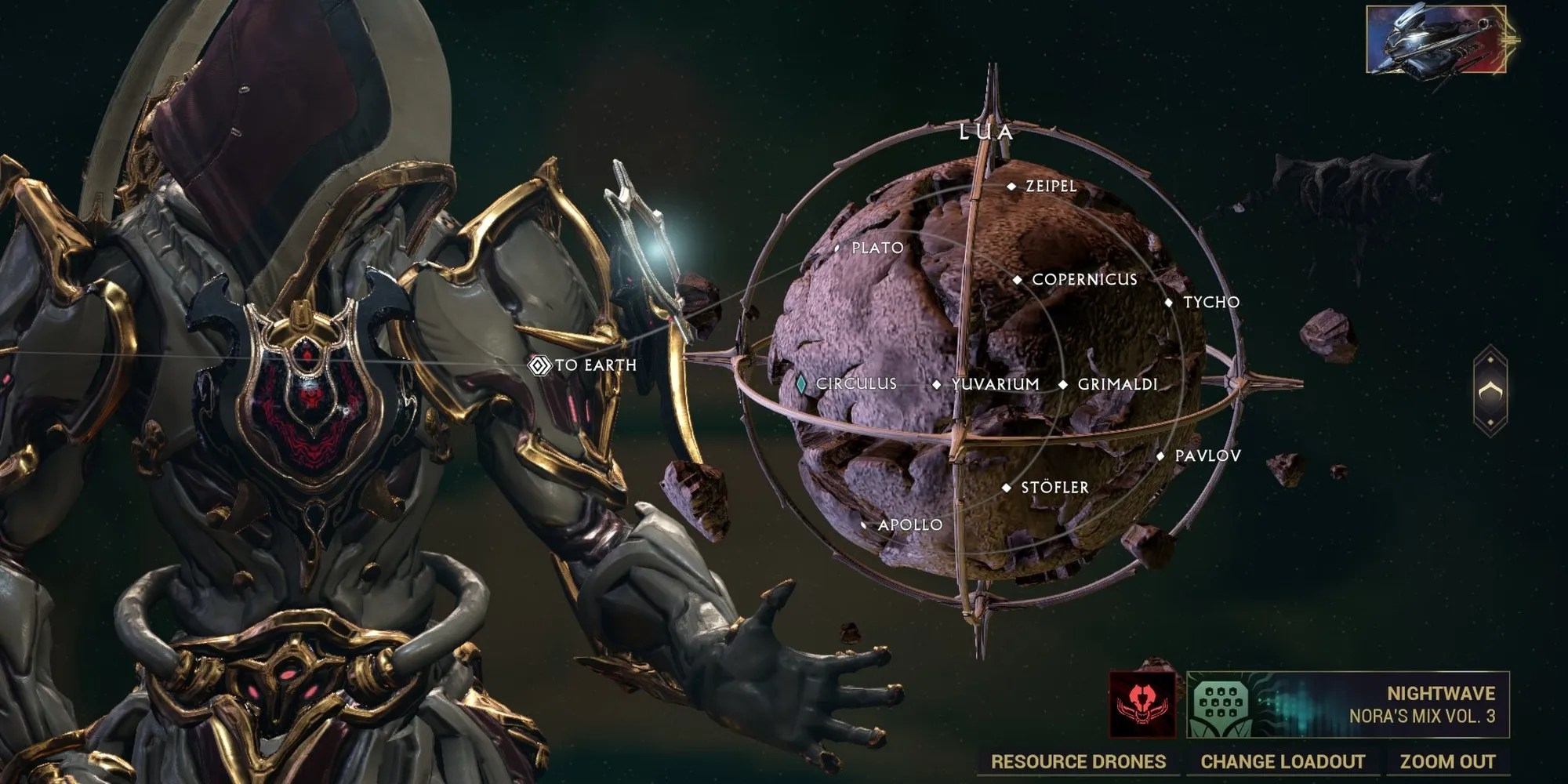Viewport: 1568px width, 784px height.
Task: Choose the Grimaldi mission node
Action: pos(1063,385)
